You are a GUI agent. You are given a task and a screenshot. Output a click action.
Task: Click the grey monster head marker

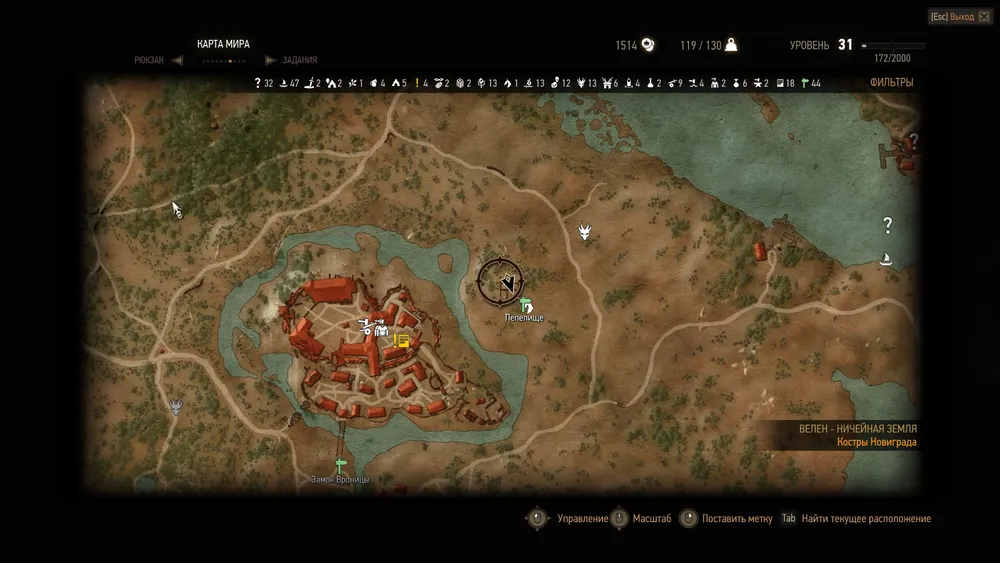(177, 407)
